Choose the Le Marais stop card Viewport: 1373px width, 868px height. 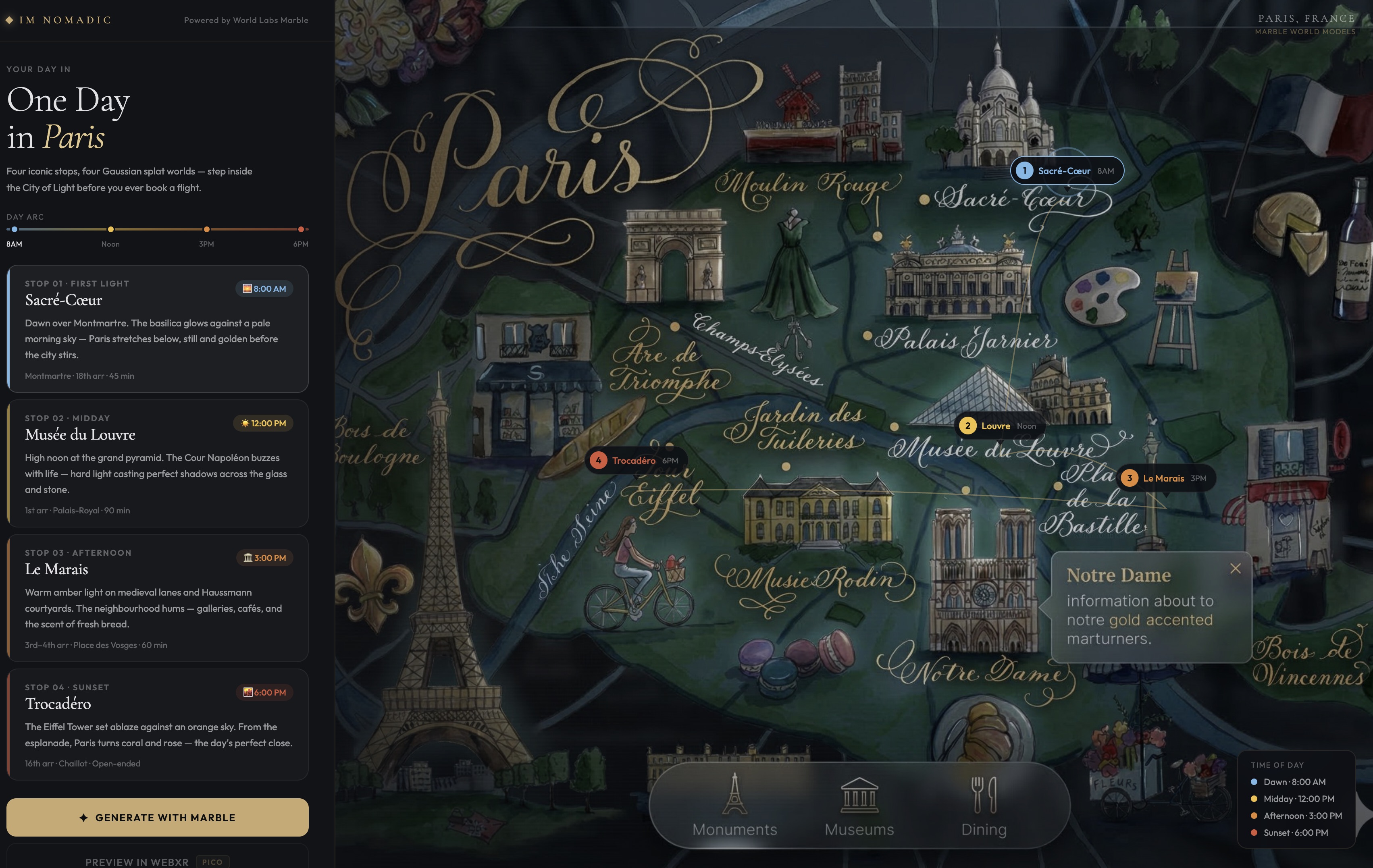(157, 597)
